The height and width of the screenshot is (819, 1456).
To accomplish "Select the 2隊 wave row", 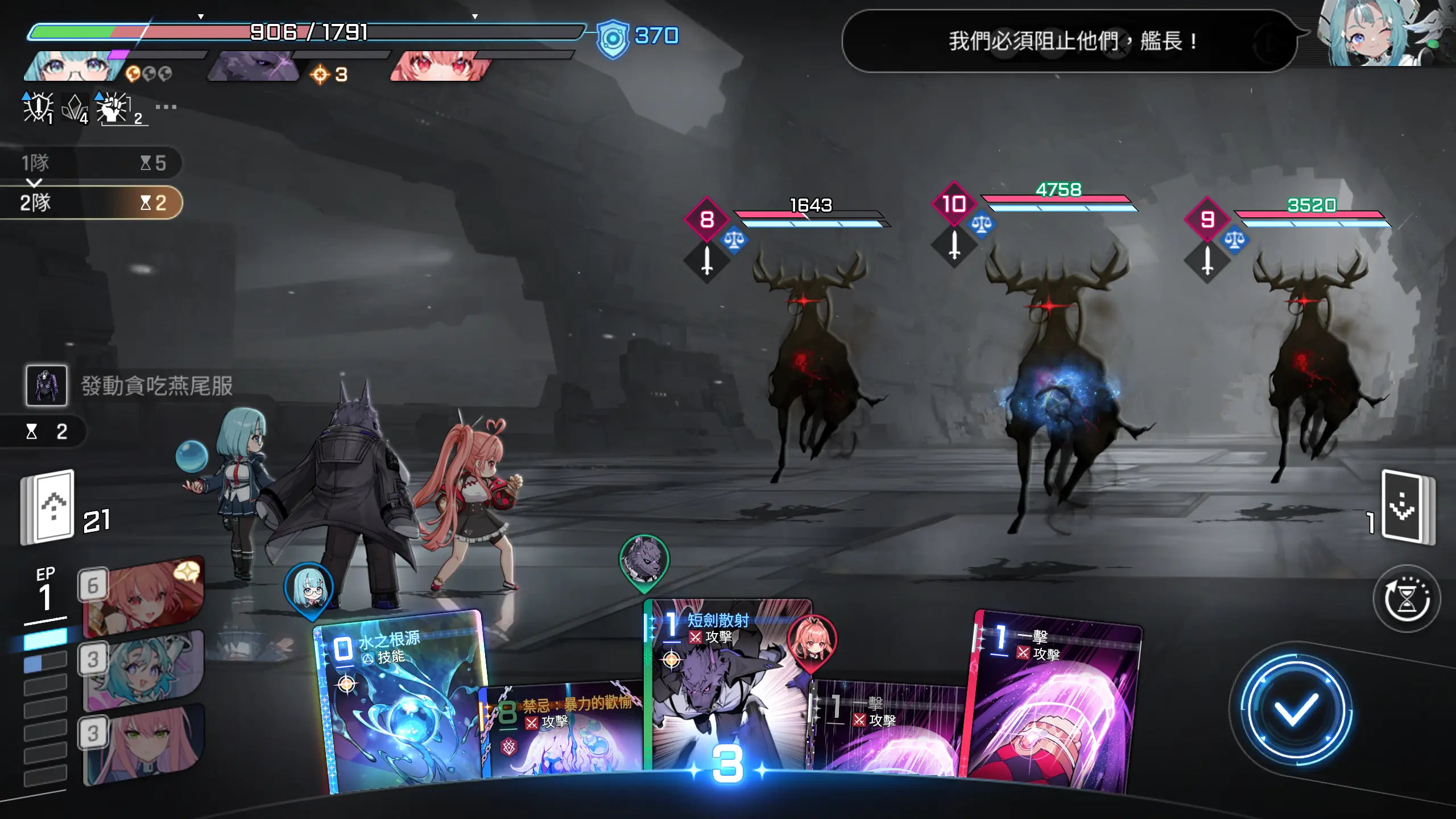I will pyautogui.click(x=91, y=202).
